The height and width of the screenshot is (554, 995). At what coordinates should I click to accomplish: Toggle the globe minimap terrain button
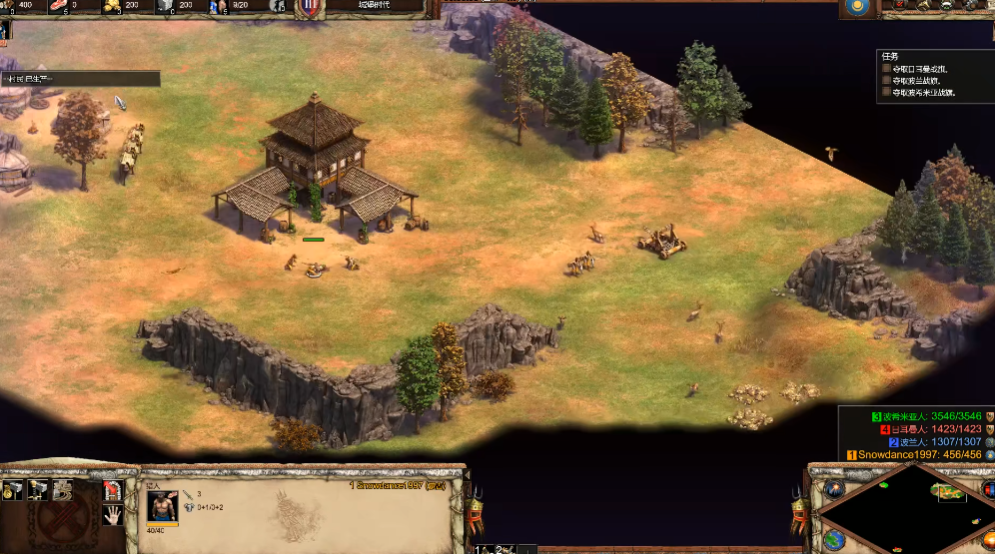coord(833,539)
